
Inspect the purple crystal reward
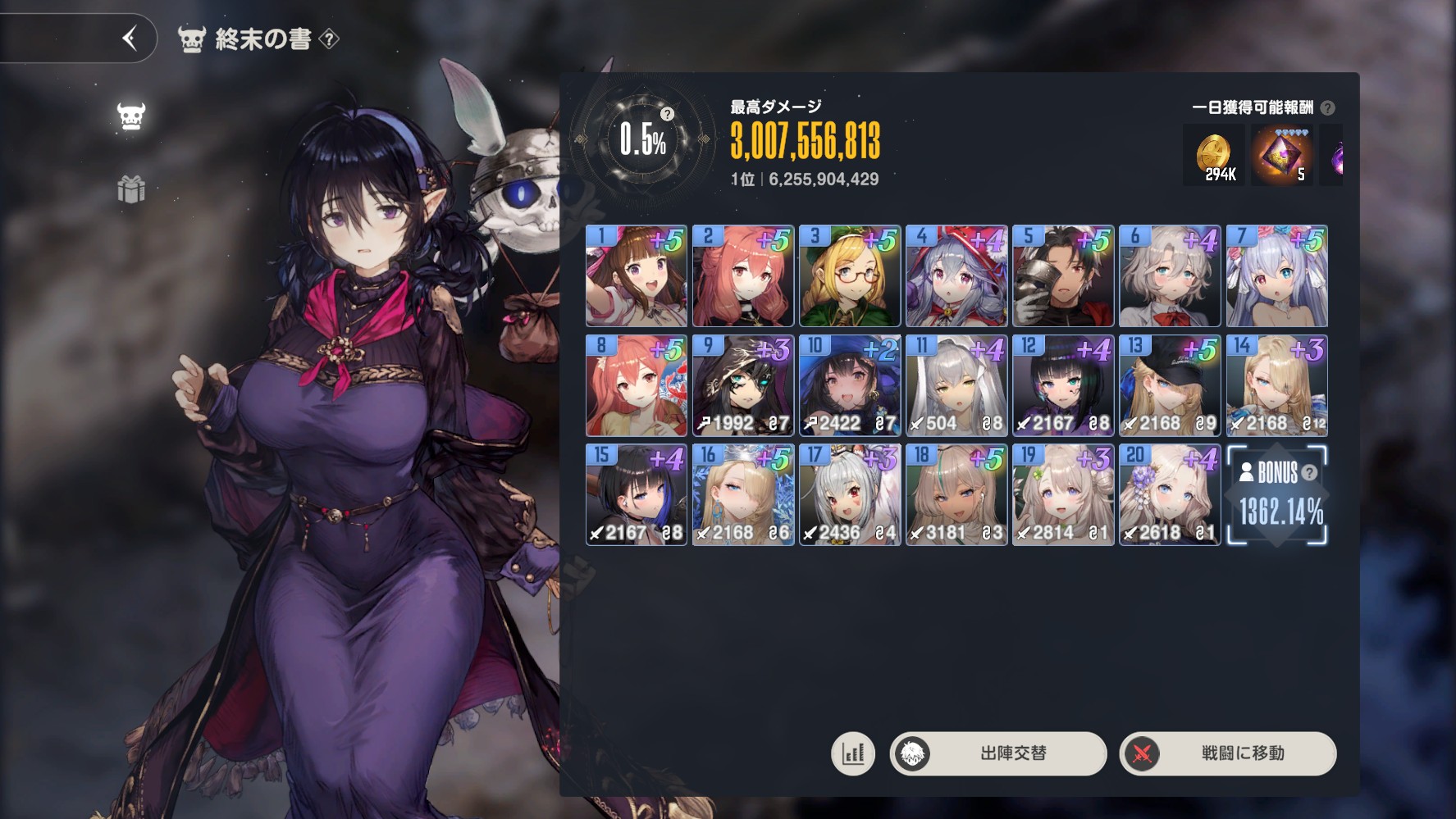[x=1281, y=155]
